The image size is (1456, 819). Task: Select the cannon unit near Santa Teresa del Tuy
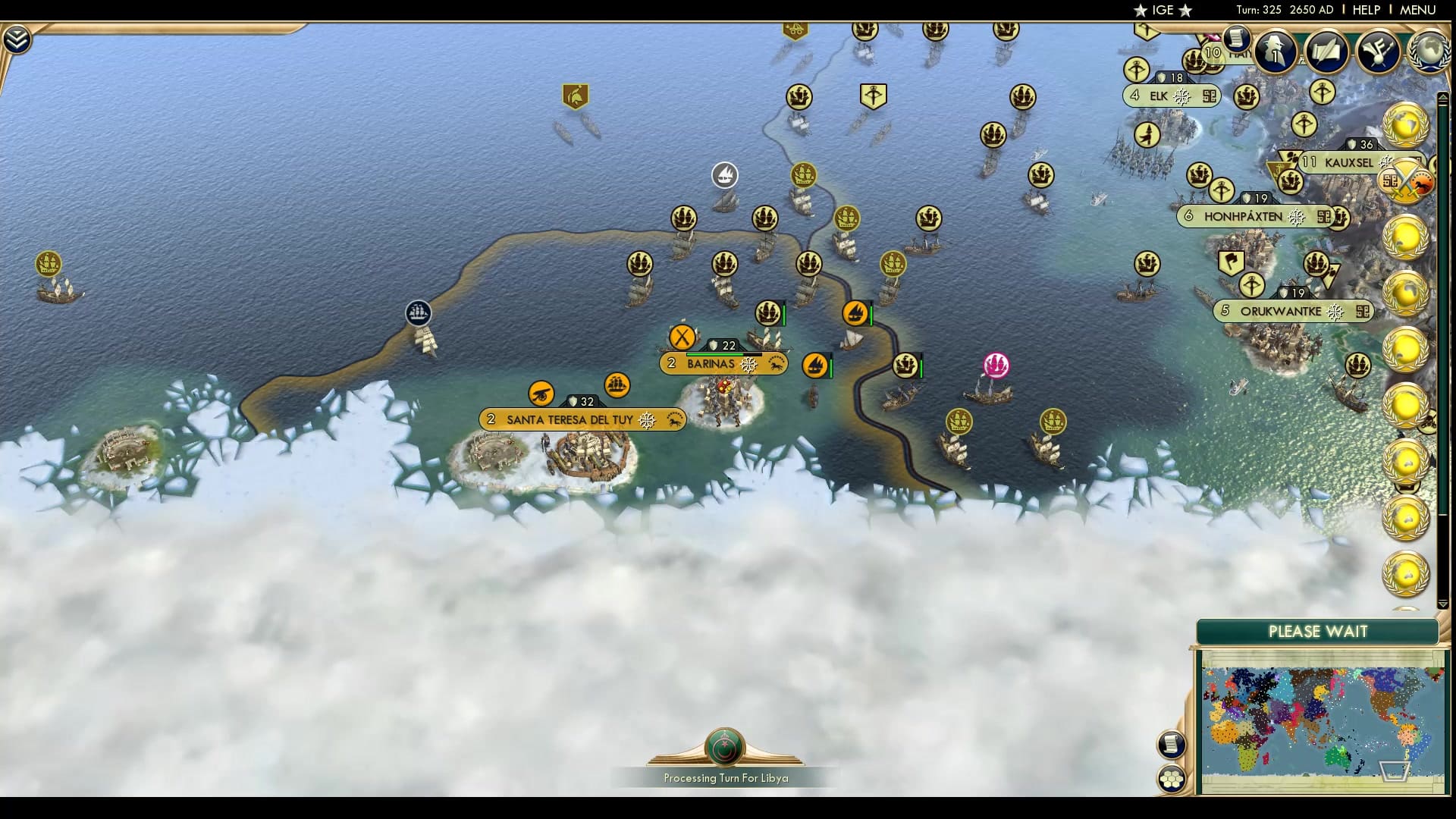click(x=541, y=393)
